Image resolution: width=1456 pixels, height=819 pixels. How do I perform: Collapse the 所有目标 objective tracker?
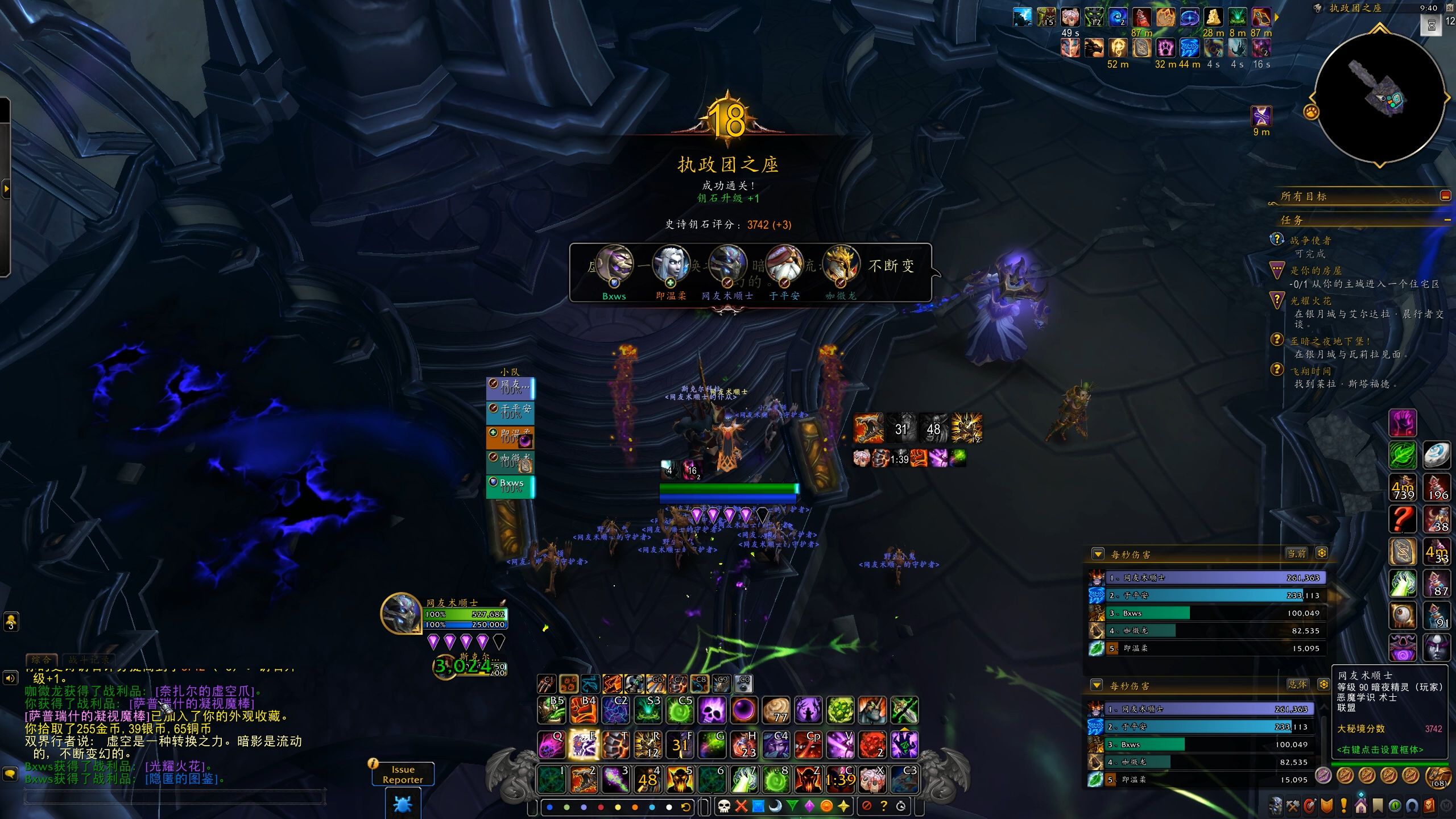[x=1445, y=196]
